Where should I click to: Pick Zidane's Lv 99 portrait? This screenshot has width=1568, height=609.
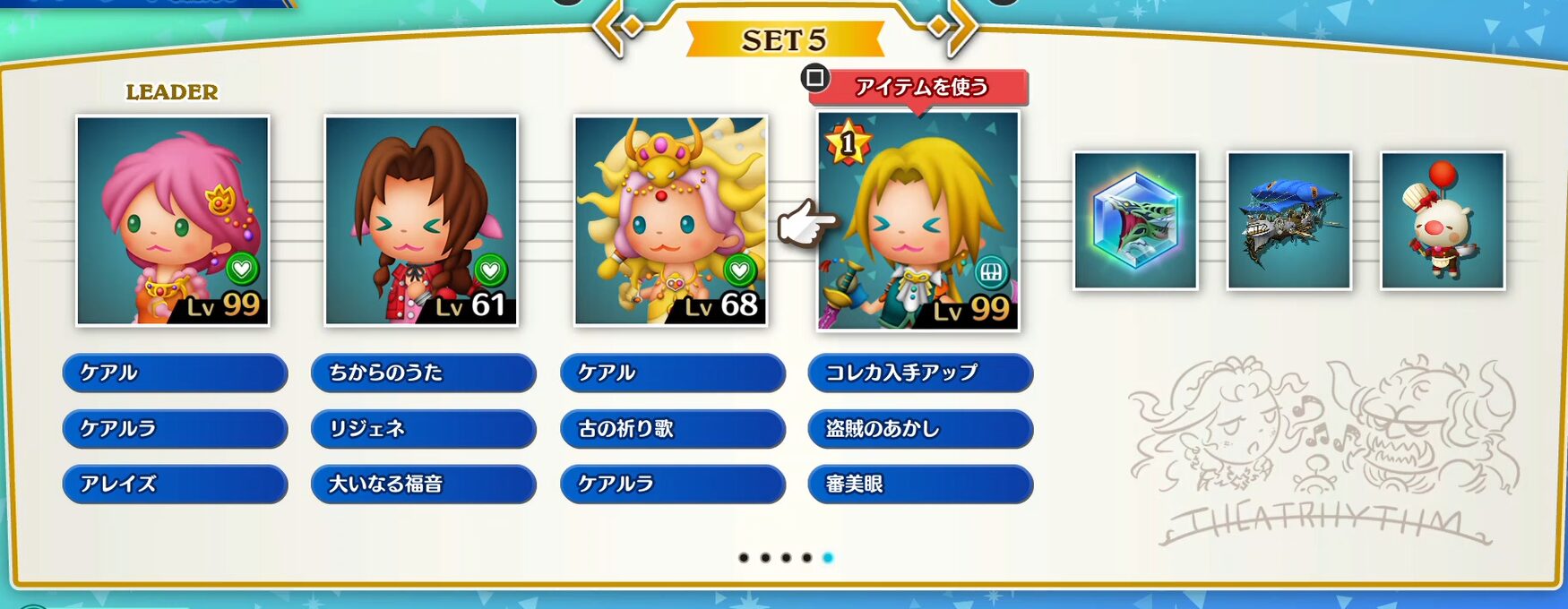click(x=918, y=220)
